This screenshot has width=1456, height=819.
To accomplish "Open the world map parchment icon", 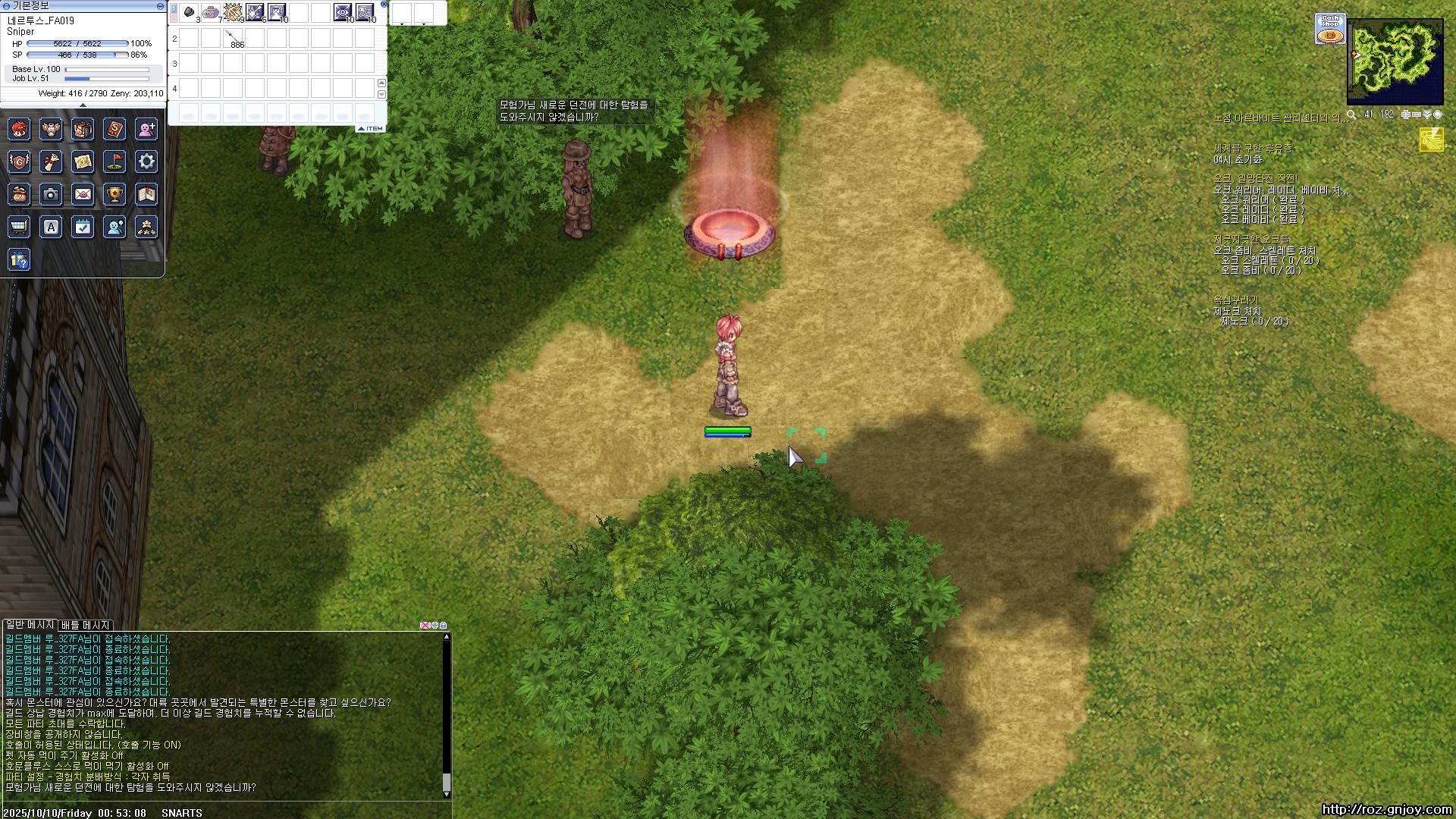I will point(83,161).
